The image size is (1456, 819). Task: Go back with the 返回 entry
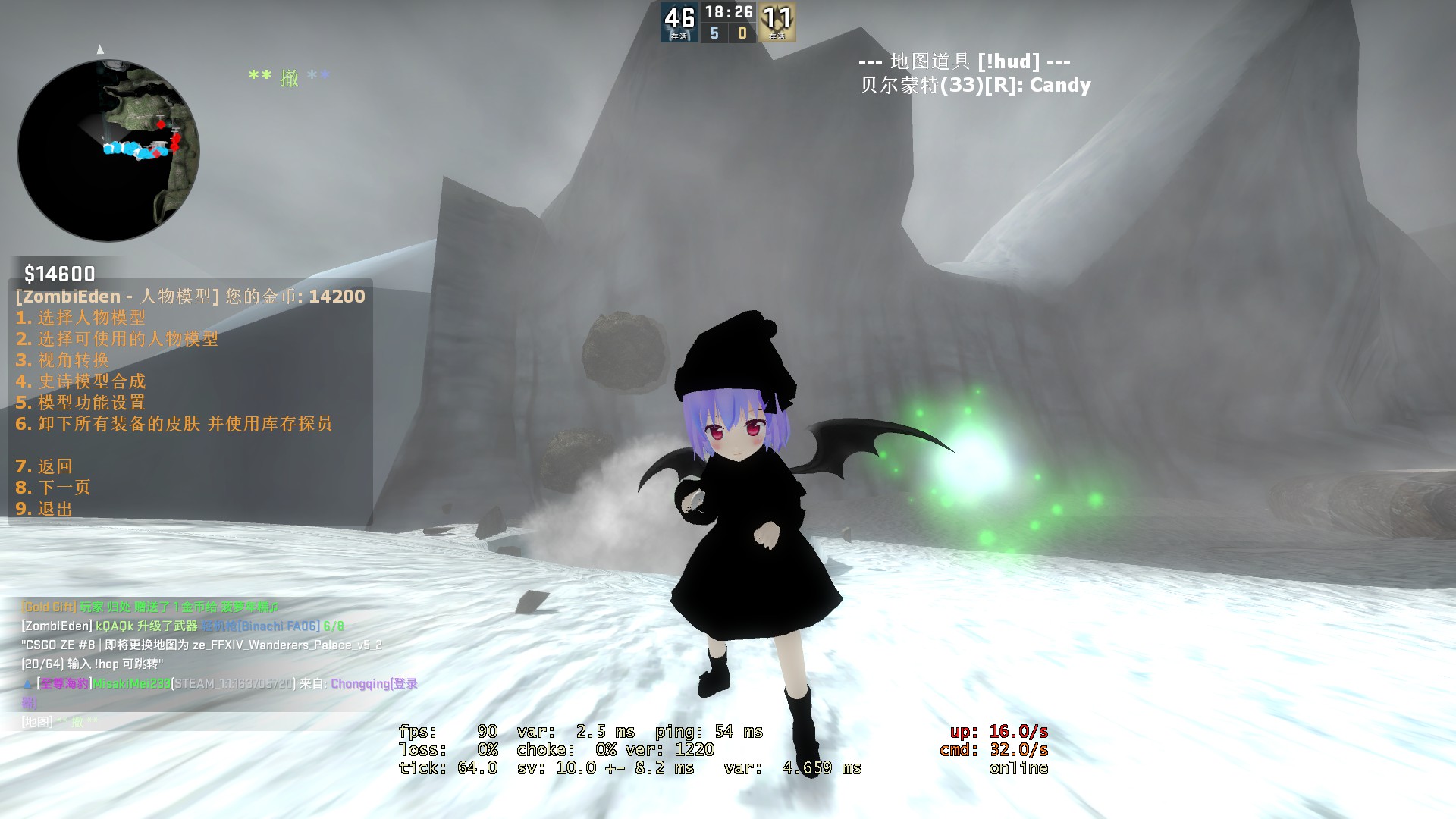point(44,466)
